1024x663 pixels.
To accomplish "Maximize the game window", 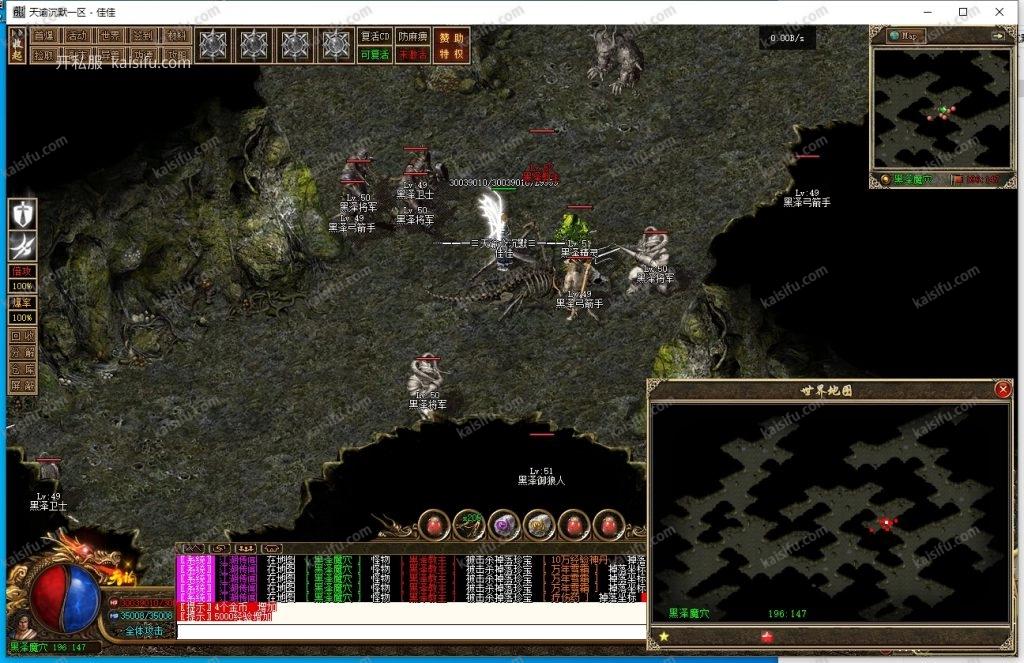I will pyautogui.click(x=963, y=12).
